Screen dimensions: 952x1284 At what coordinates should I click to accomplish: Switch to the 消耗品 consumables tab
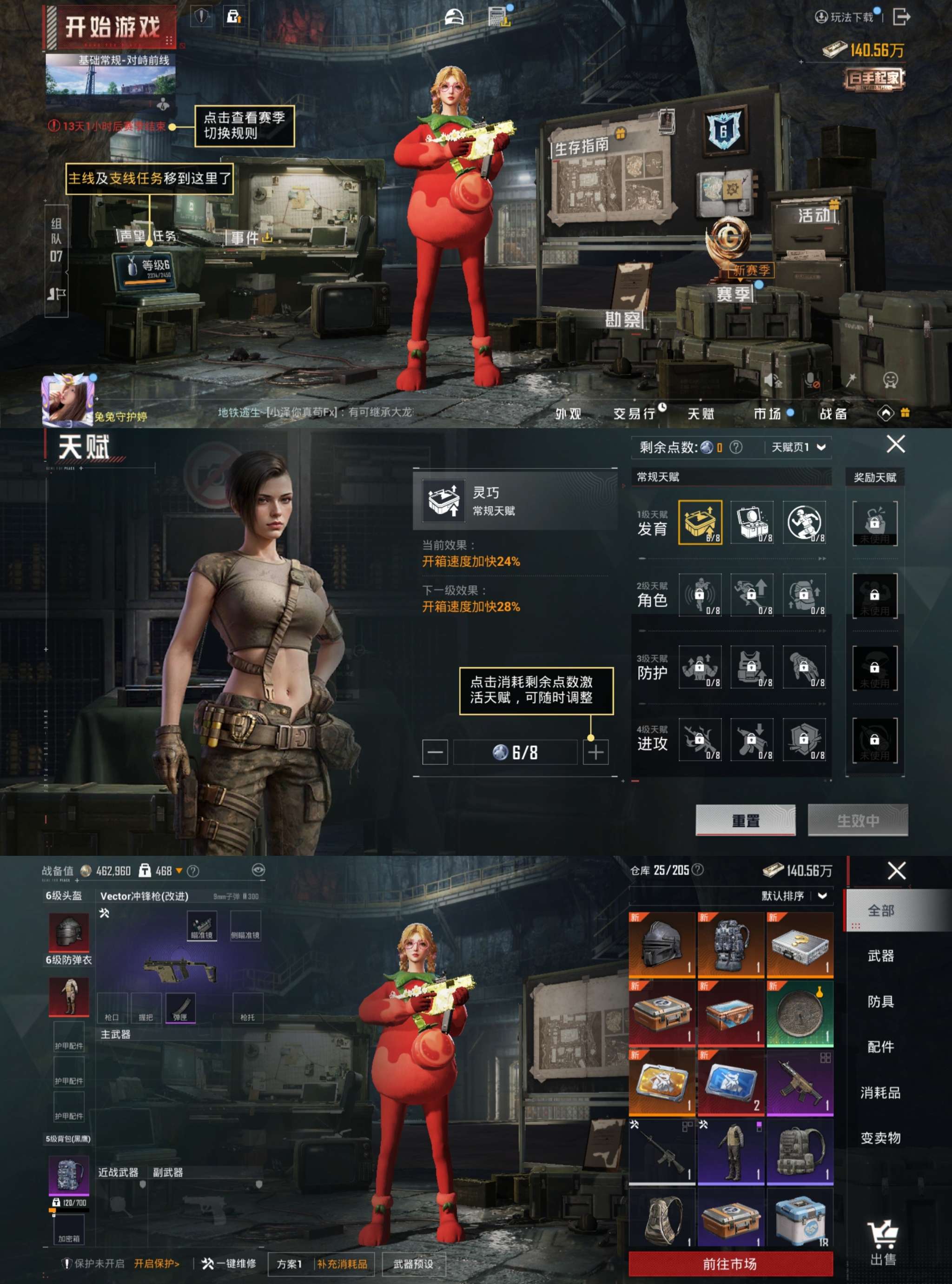click(x=880, y=1092)
